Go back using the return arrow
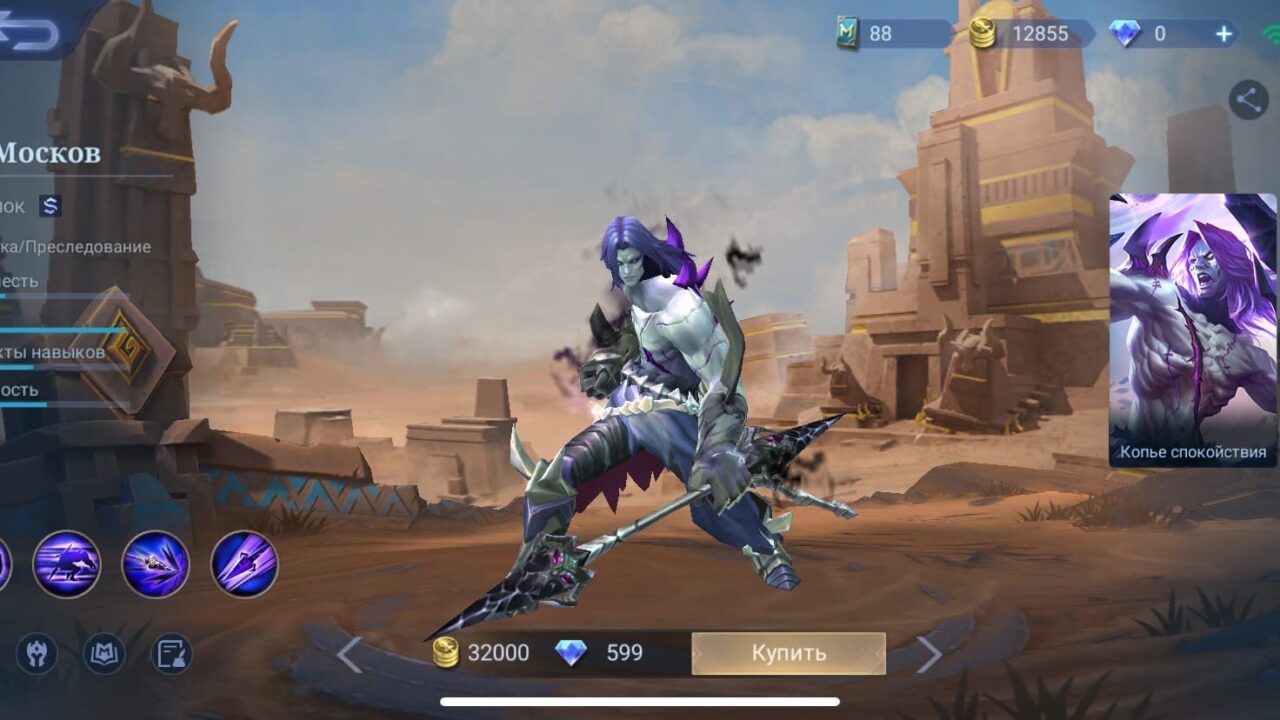The image size is (1280, 720). pos(30,32)
